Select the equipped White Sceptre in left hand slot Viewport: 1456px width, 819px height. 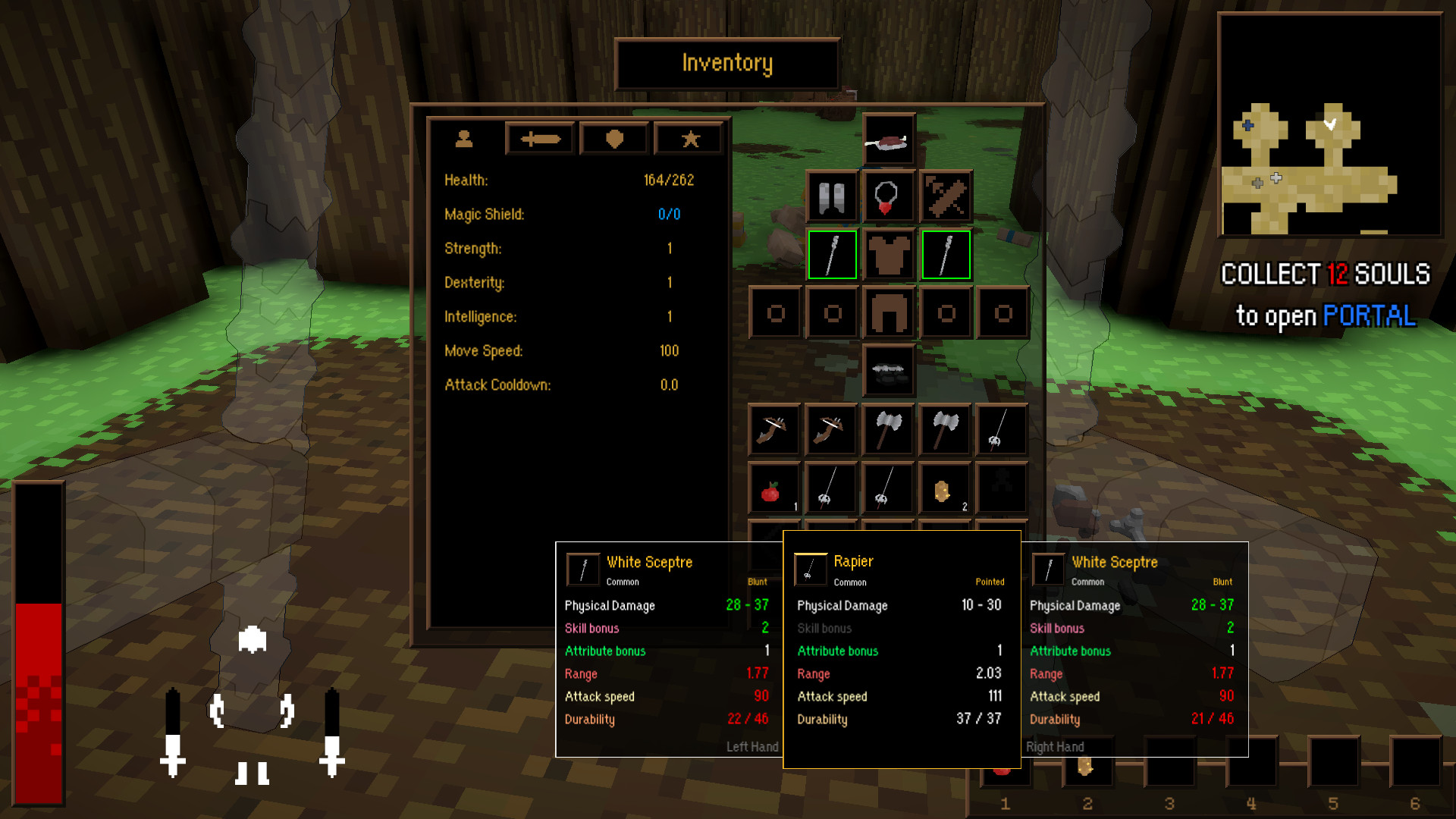pos(832,255)
